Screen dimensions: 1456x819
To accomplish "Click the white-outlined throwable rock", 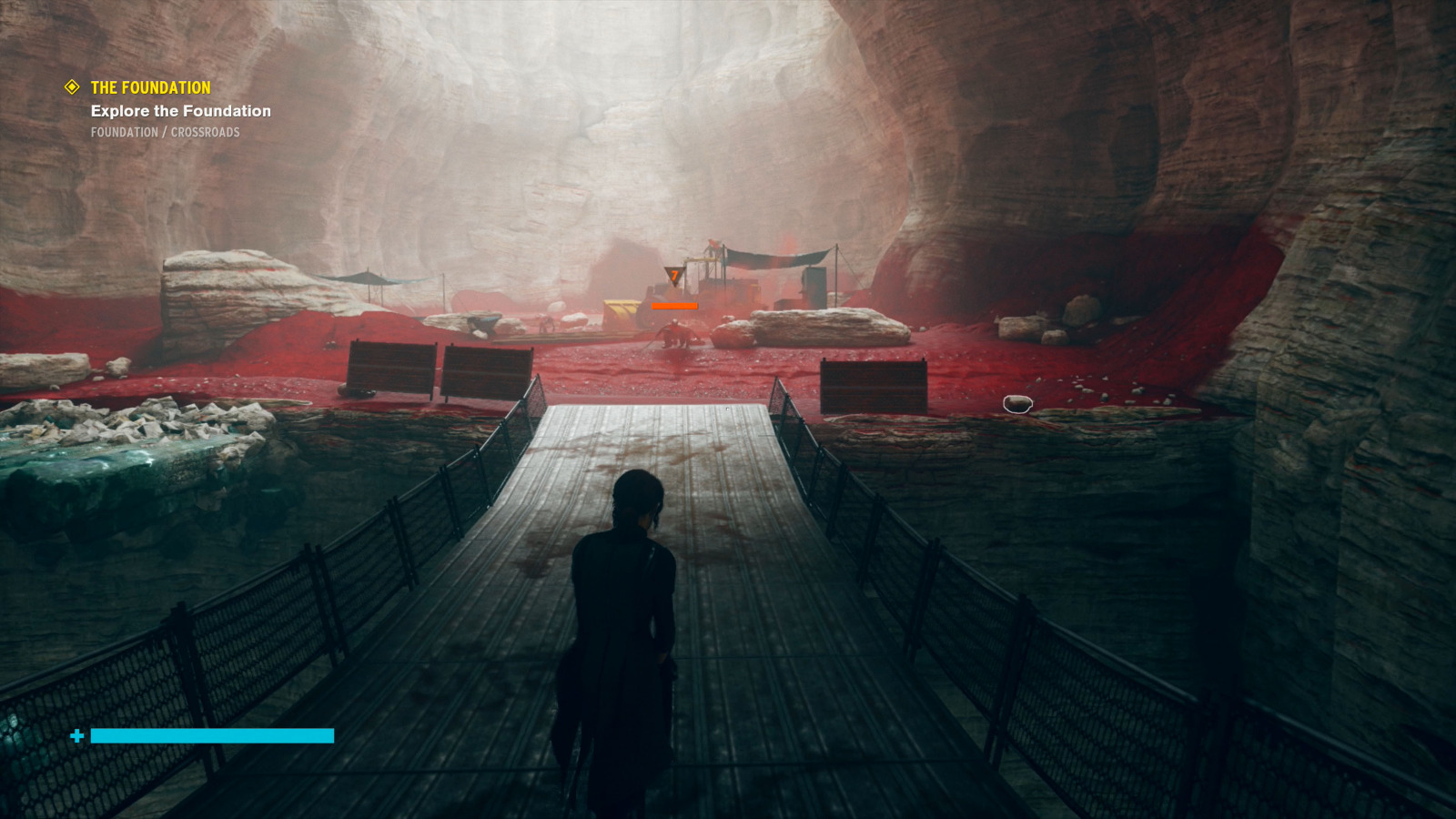I will click(x=1016, y=406).
